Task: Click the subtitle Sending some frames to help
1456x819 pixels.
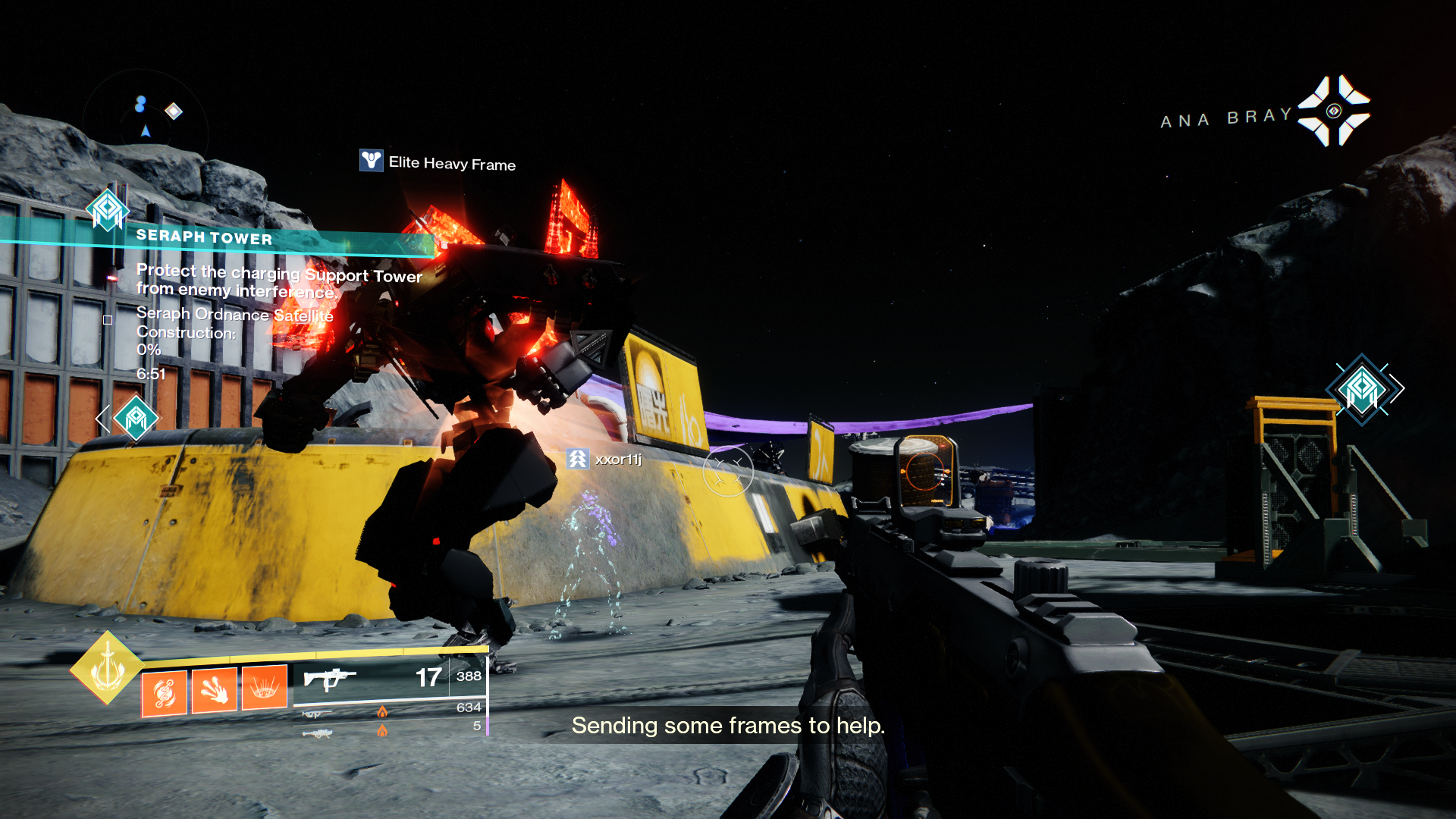Action: point(728,726)
